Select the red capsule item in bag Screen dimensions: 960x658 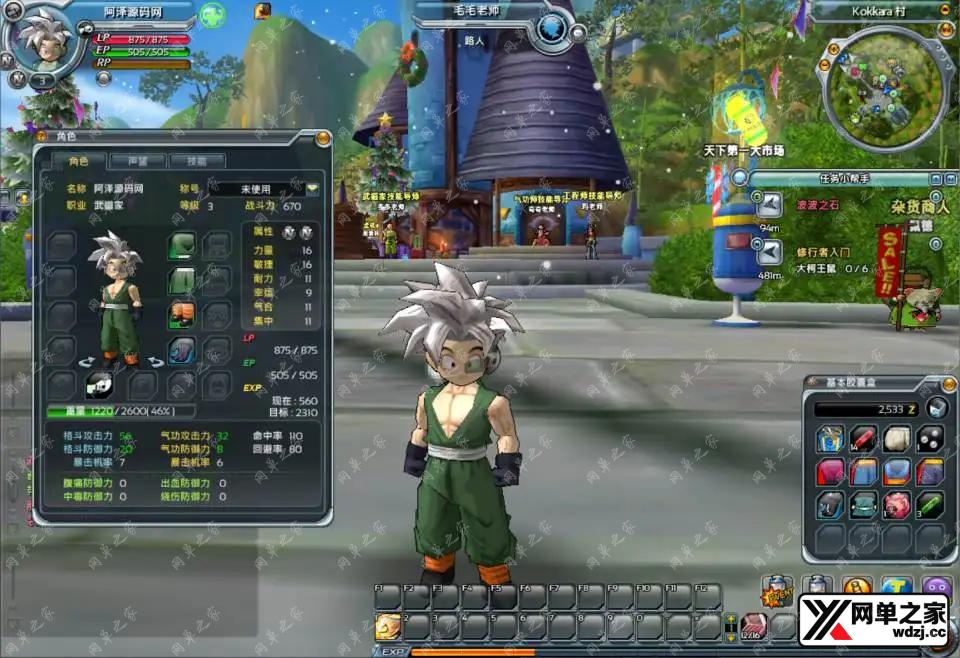[863, 438]
